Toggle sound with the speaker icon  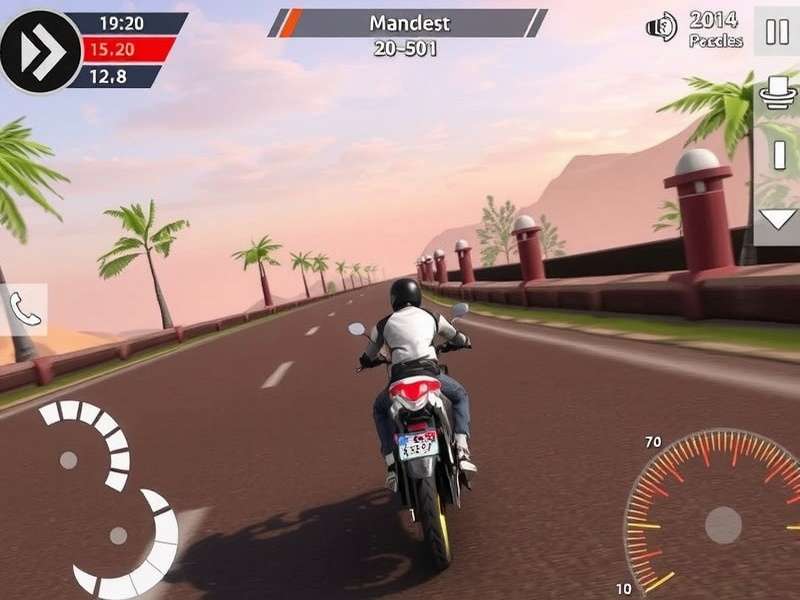coord(662,27)
